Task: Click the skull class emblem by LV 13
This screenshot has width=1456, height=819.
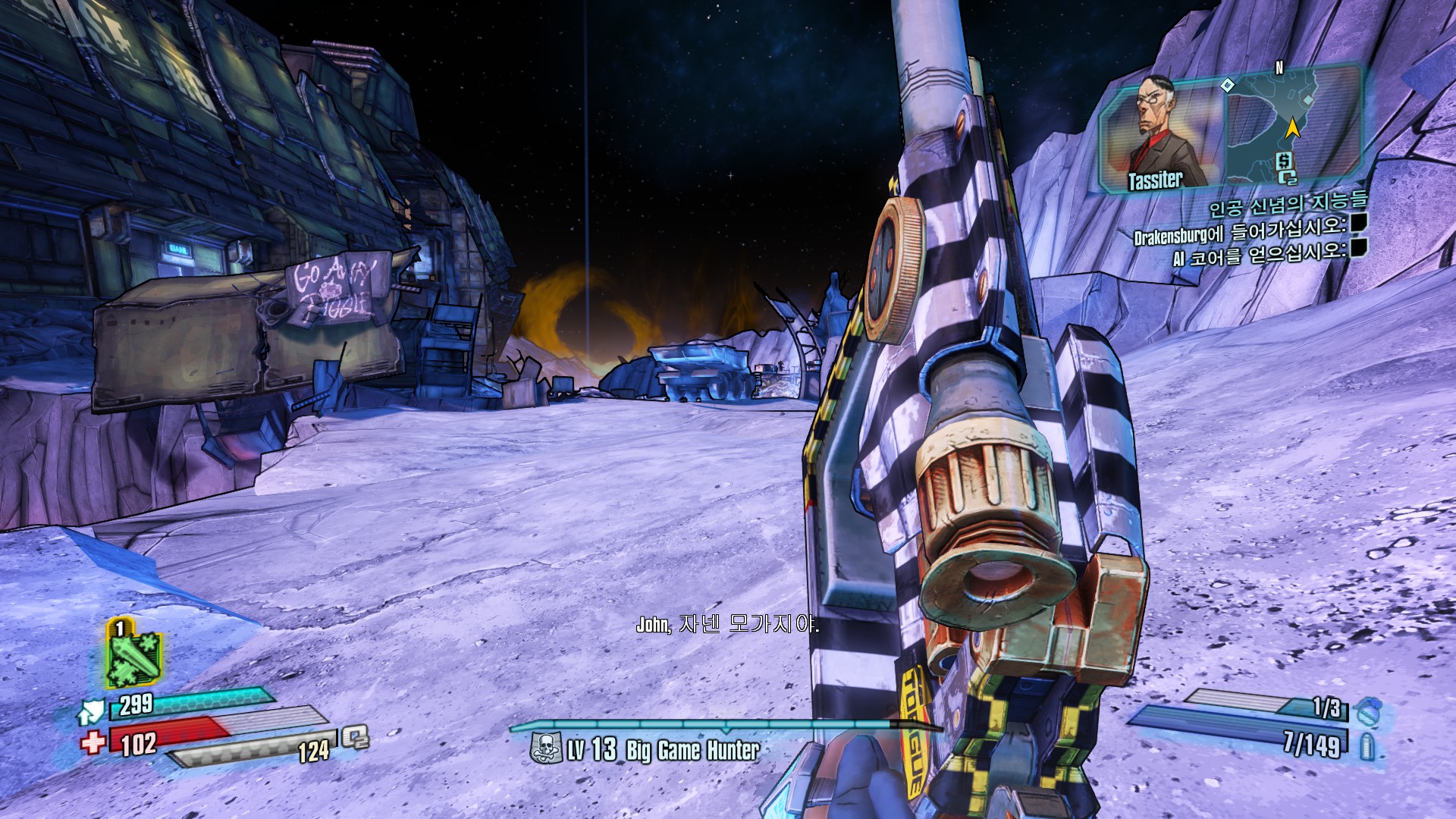Action: point(545,748)
